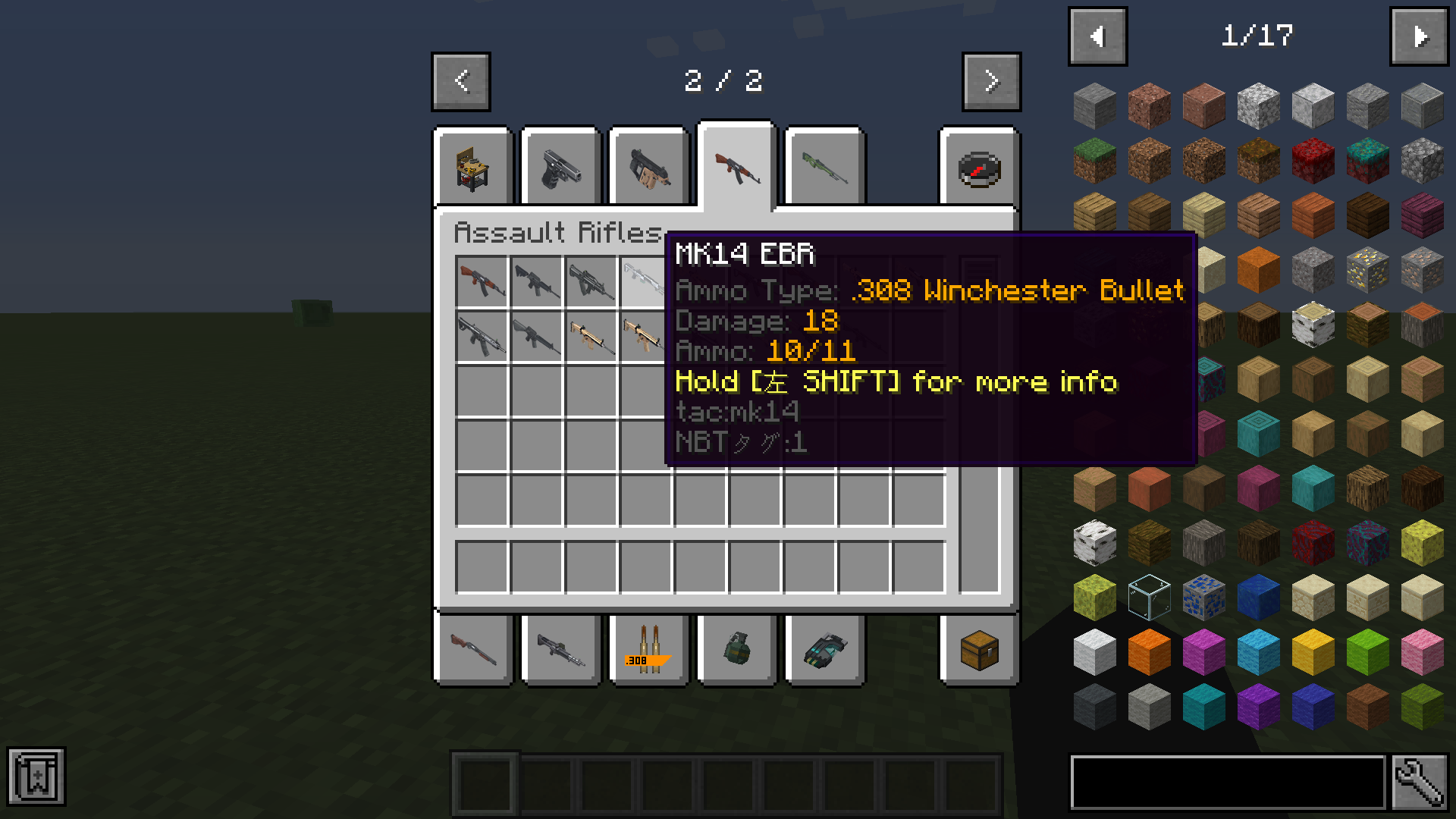Open the .308 ammo category icon

[648, 651]
